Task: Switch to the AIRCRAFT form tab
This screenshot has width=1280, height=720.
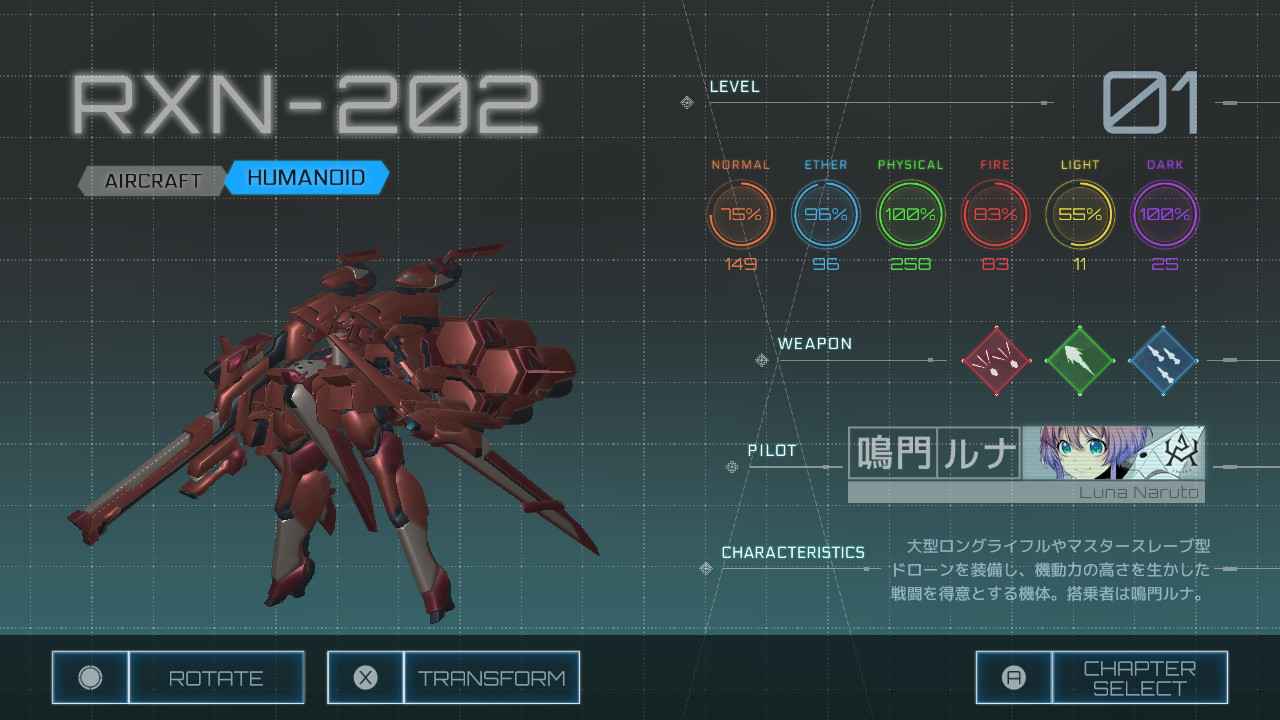Action: point(153,181)
